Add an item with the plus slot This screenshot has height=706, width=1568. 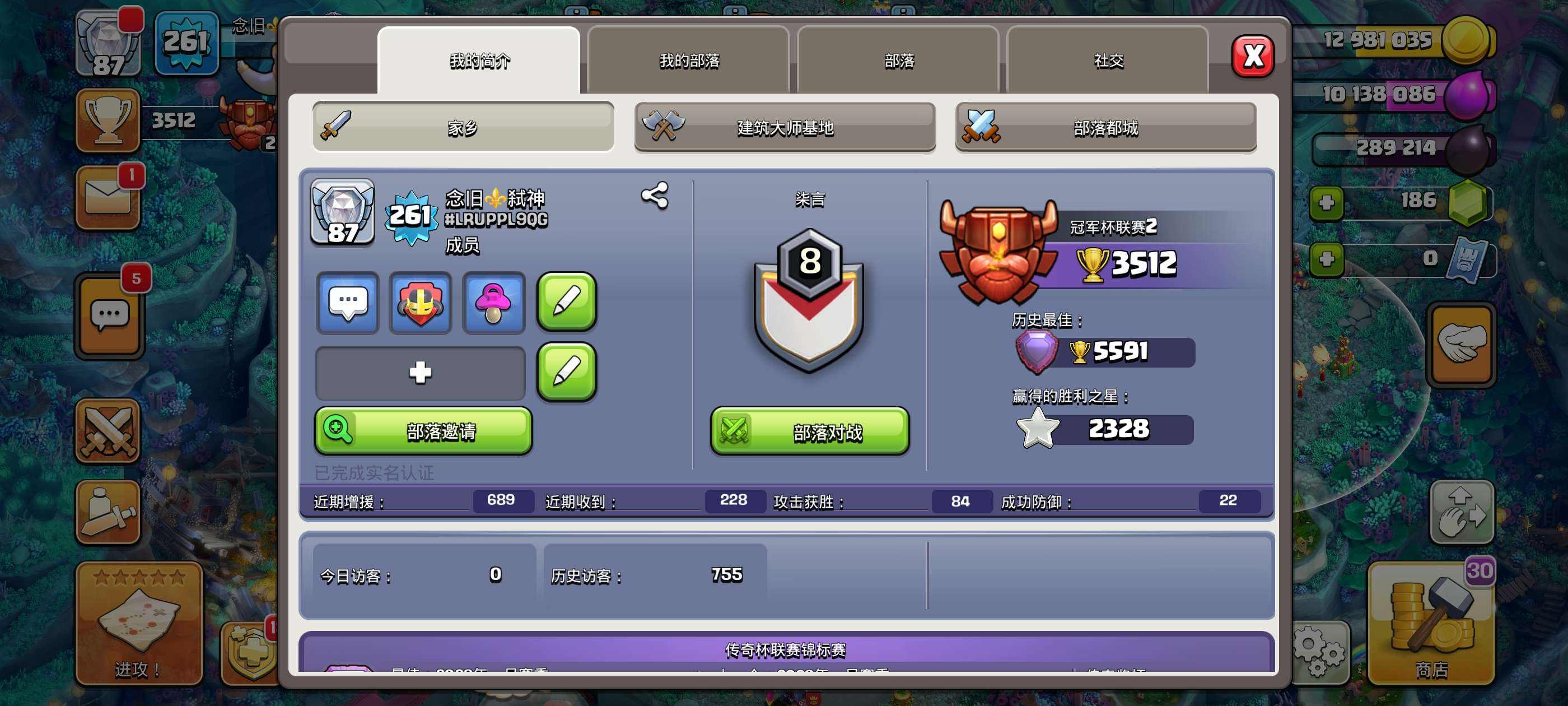[420, 372]
